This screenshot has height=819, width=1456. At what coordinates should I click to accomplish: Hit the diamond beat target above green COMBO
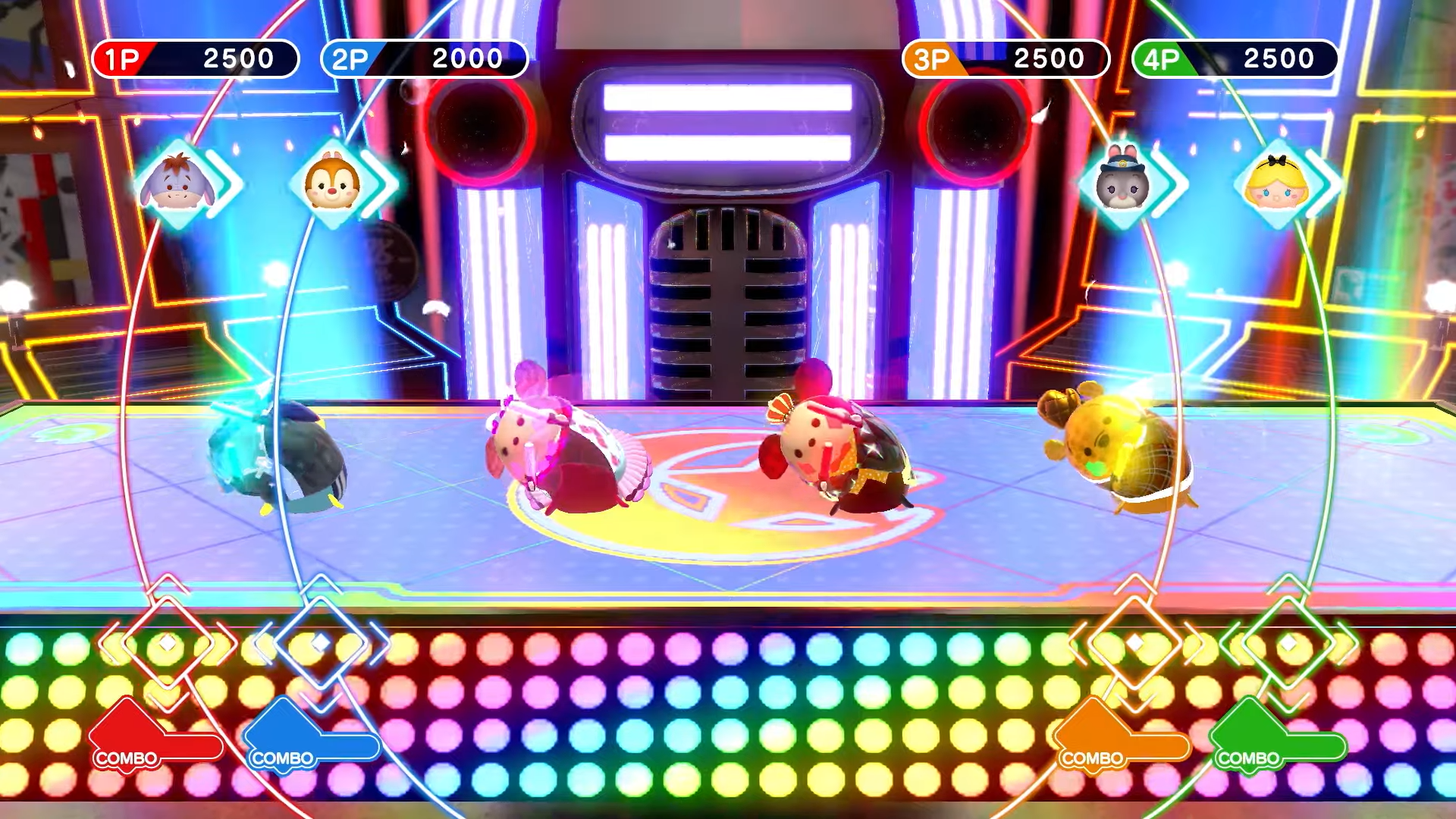click(x=1288, y=643)
